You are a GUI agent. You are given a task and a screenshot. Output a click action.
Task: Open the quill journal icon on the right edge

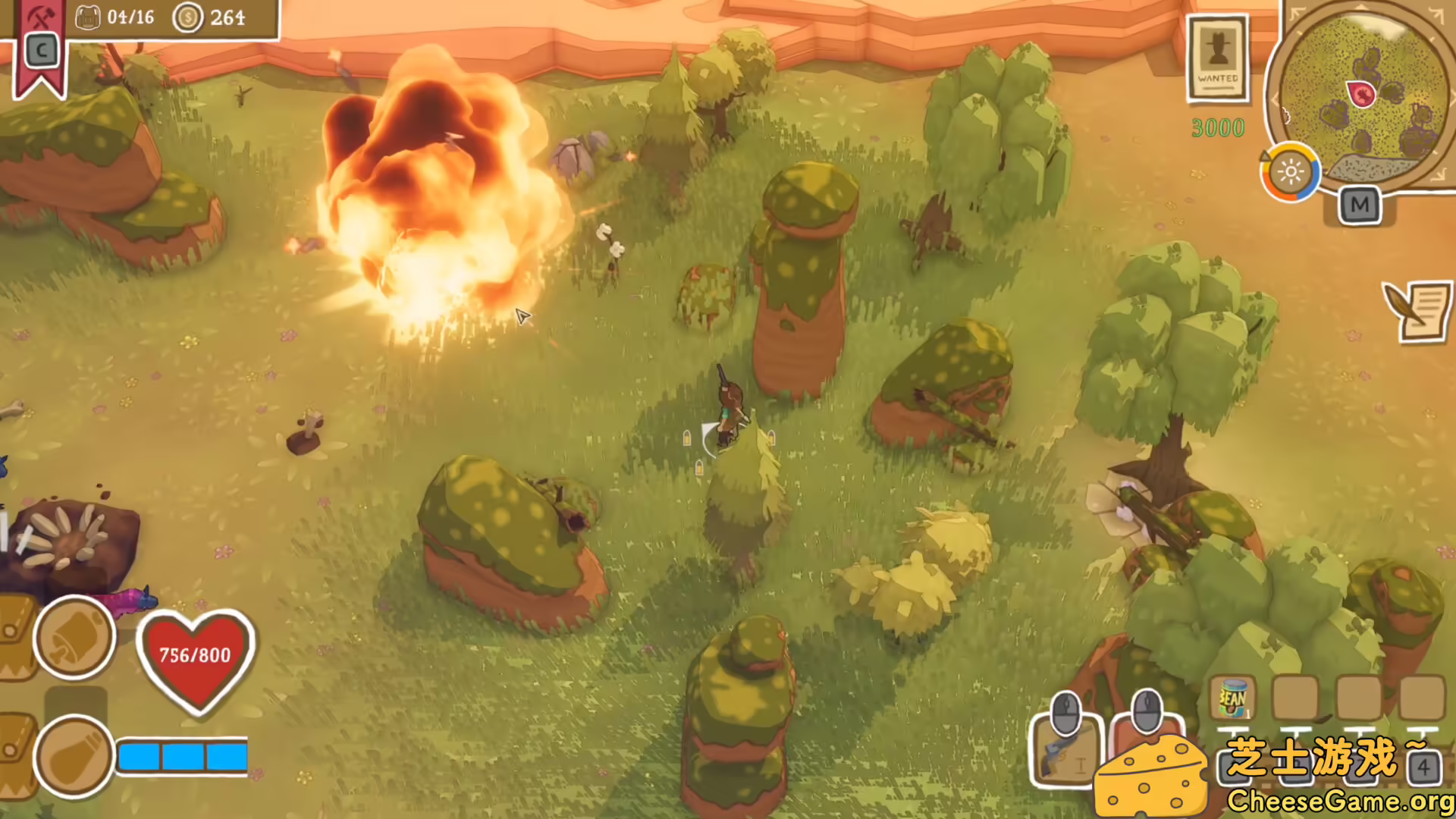1417,312
